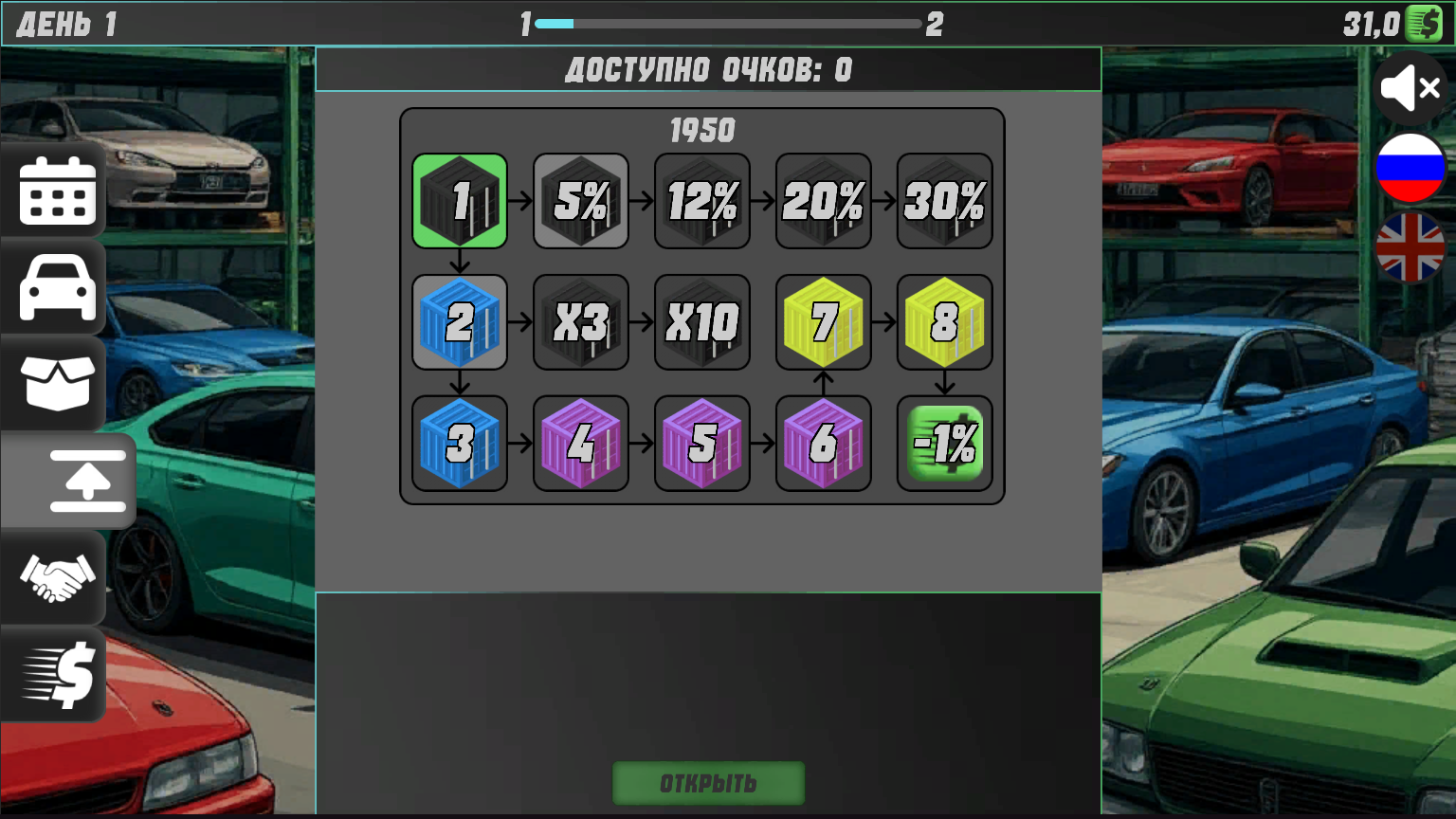Open the box inventory sidebar icon
Viewport: 1456px width, 819px height.
pyautogui.click(x=54, y=384)
